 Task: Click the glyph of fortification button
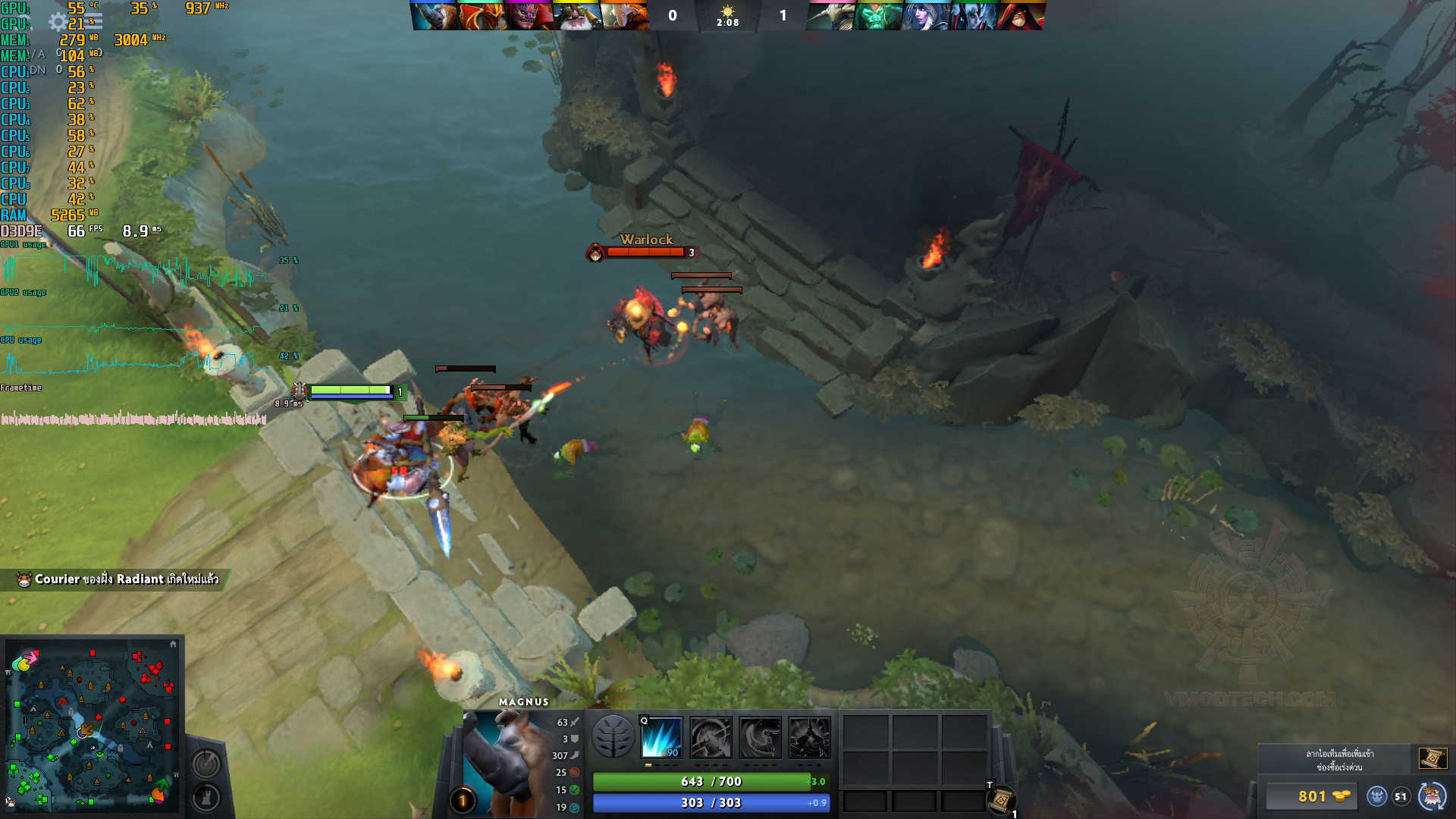point(206,798)
